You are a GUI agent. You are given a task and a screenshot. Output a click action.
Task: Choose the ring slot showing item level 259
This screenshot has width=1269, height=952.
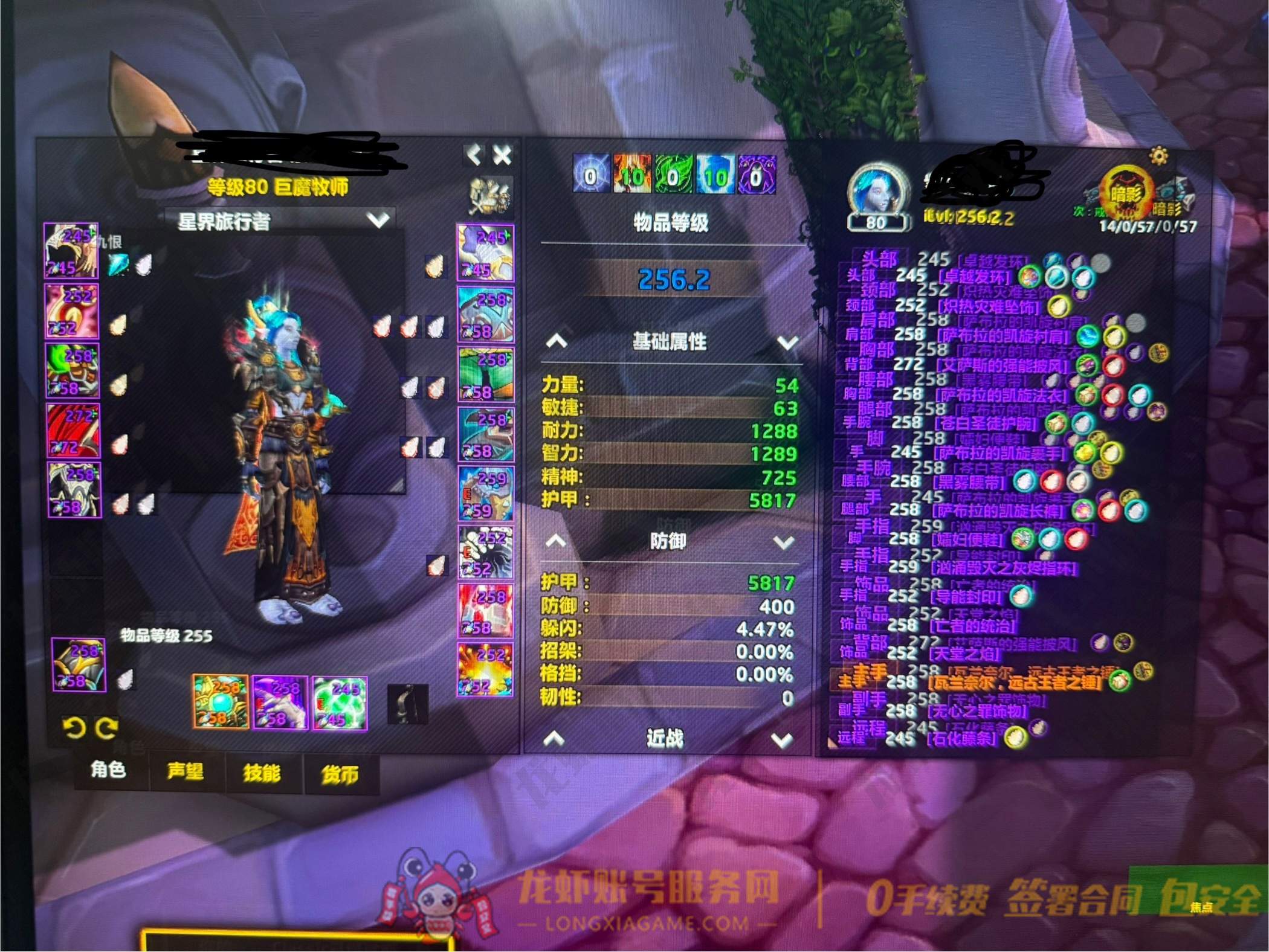[486, 494]
